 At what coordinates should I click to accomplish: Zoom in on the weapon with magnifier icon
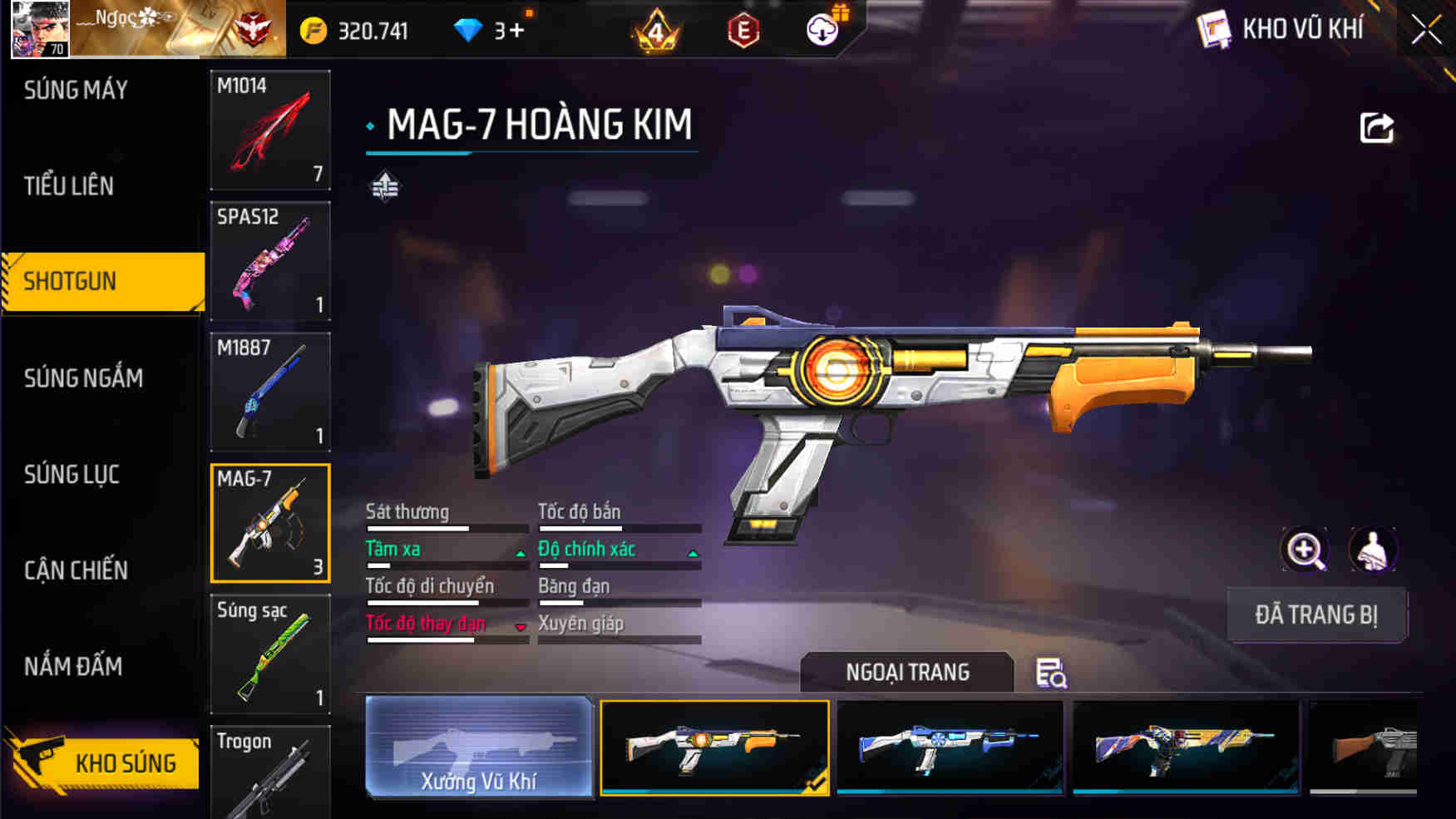1305,550
